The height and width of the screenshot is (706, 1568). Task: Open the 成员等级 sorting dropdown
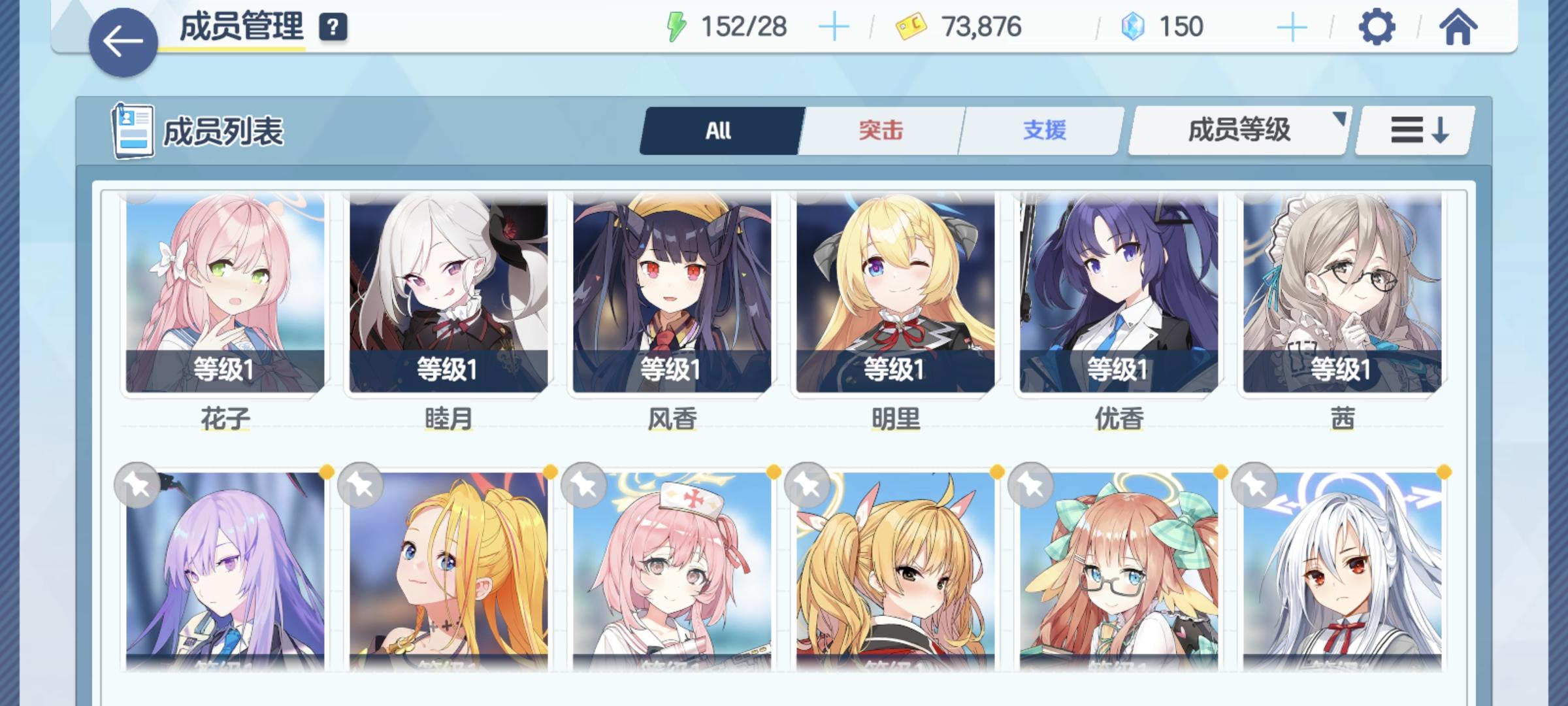pos(1237,130)
